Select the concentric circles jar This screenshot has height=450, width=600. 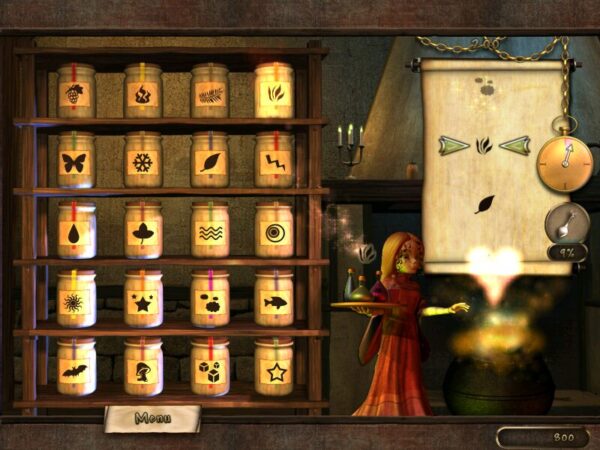[x=273, y=232]
